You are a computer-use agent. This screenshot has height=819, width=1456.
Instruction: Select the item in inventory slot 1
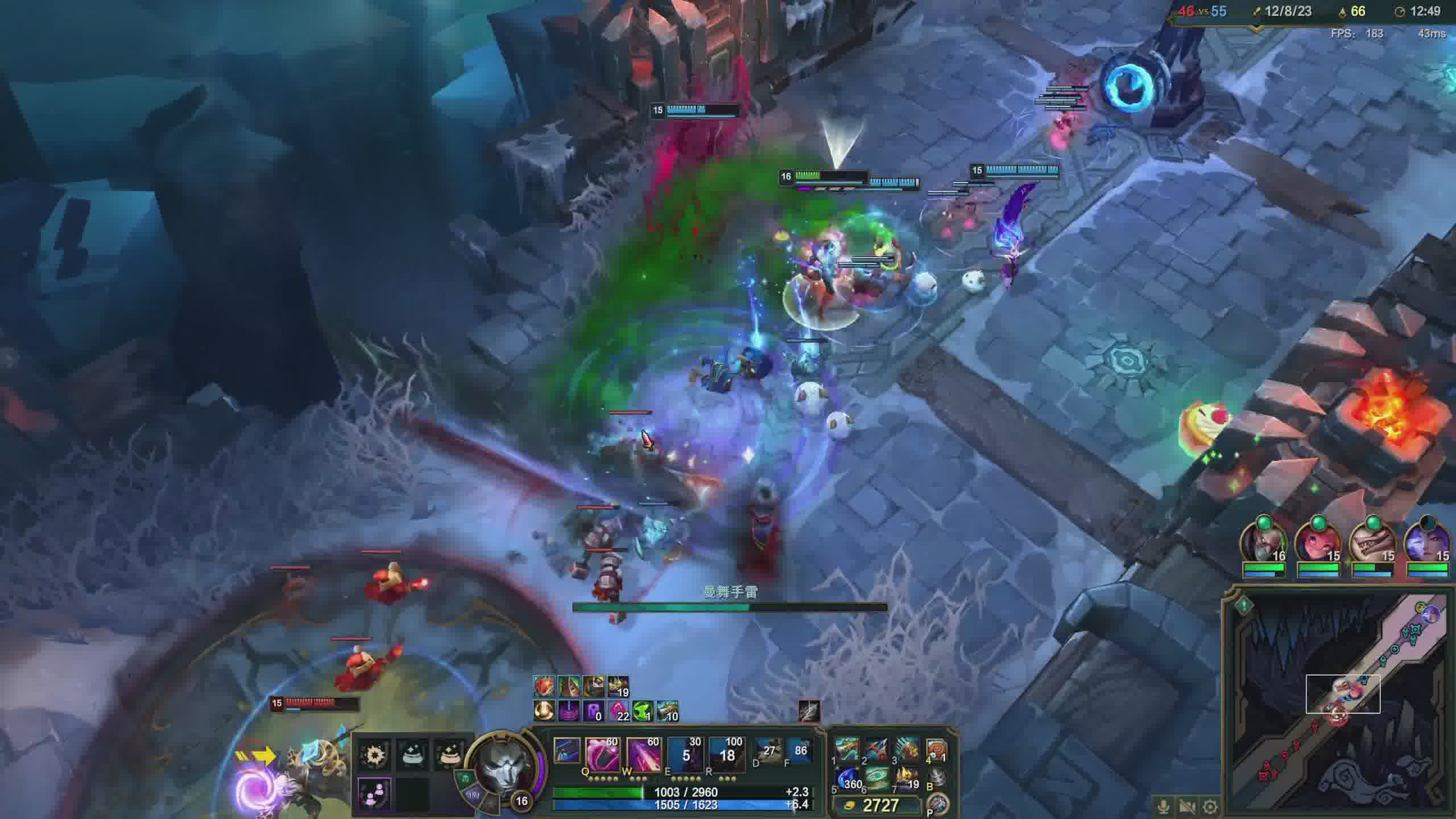(847, 750)
